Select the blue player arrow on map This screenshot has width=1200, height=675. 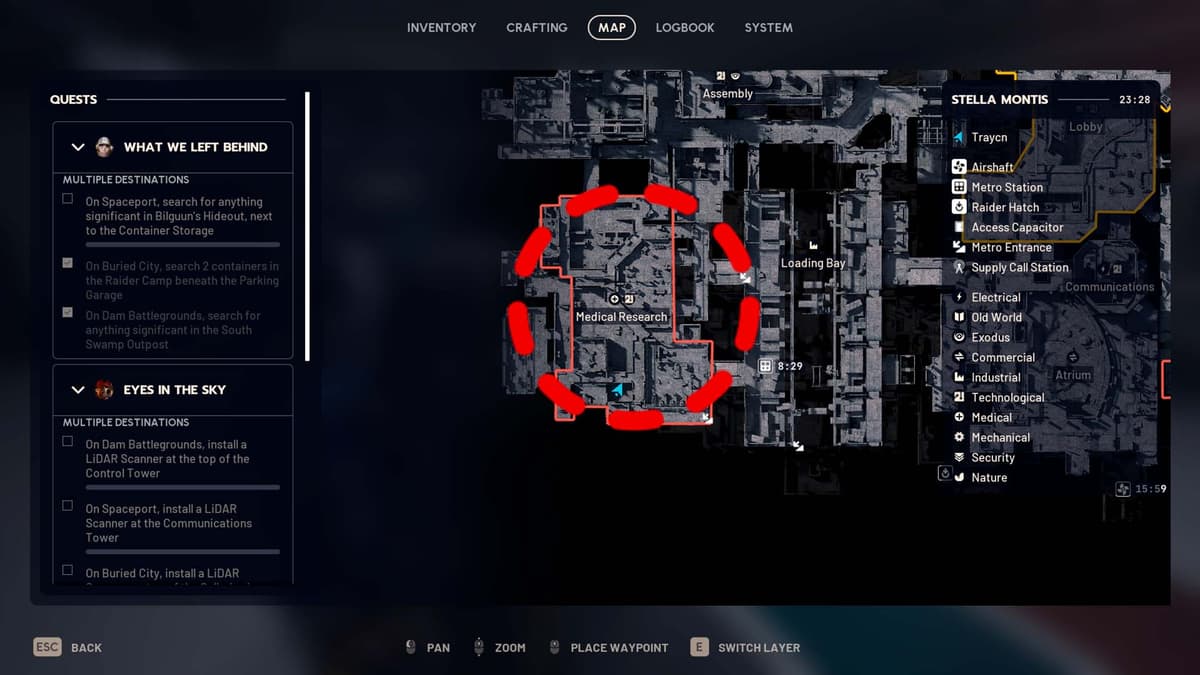pyautogui.click(x=617, y=390)
